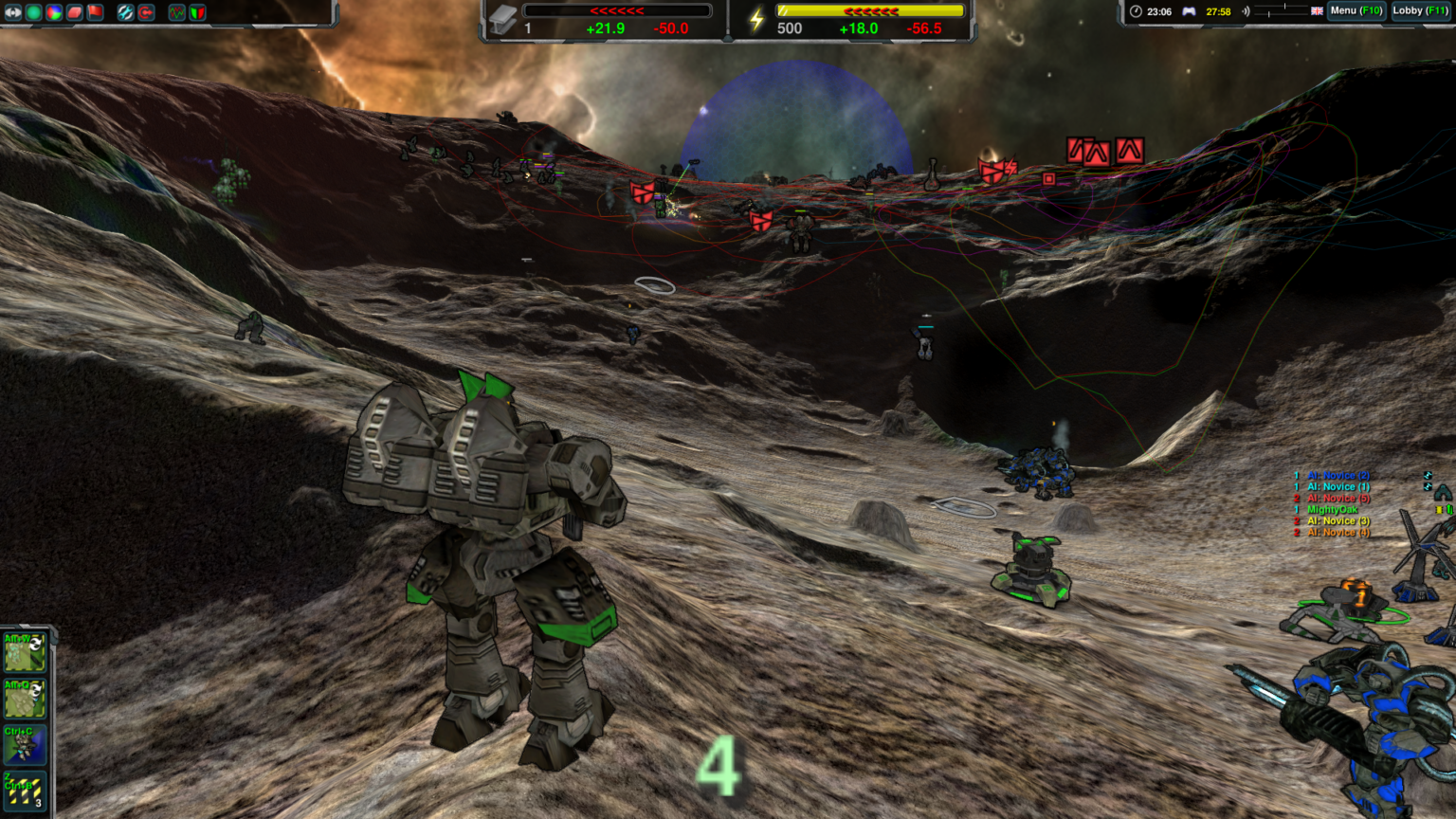This screenshot has height=819, width=1456.
Task: Click the multicolored orb toolbar icon
Action: pyautogui.click(x=54, y=12)
